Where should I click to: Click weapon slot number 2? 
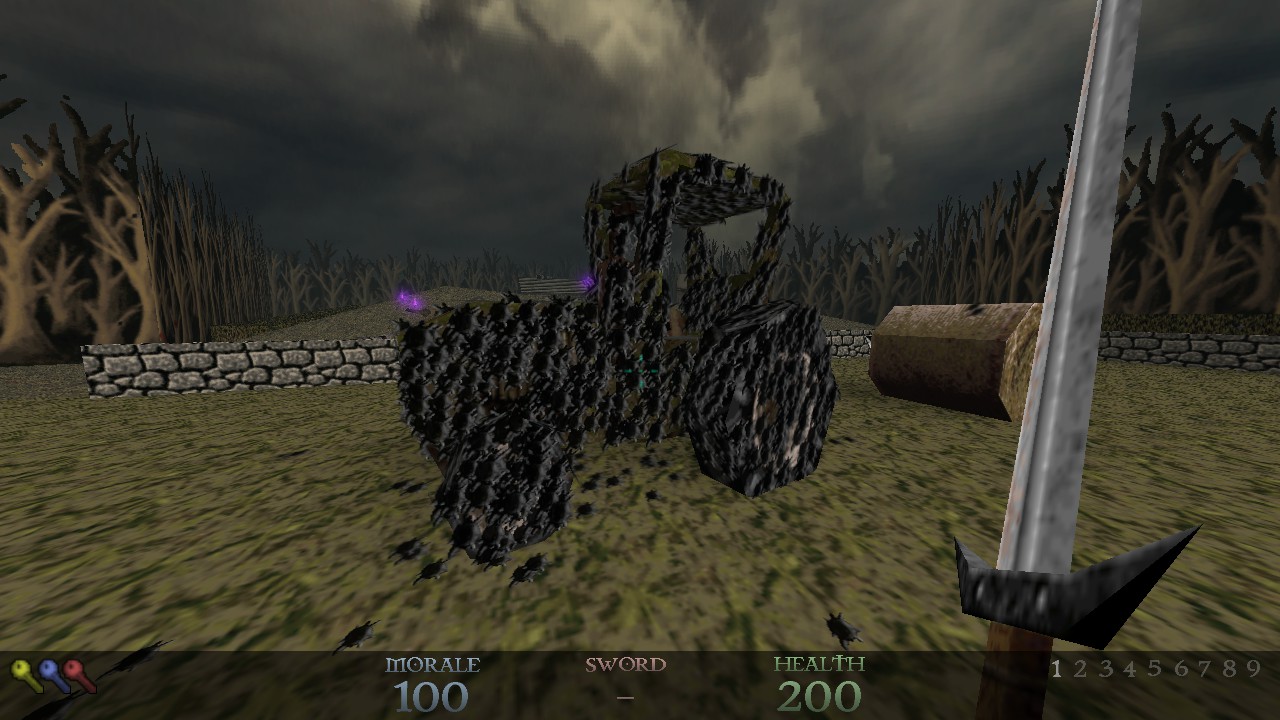(x=1081, y=669)
